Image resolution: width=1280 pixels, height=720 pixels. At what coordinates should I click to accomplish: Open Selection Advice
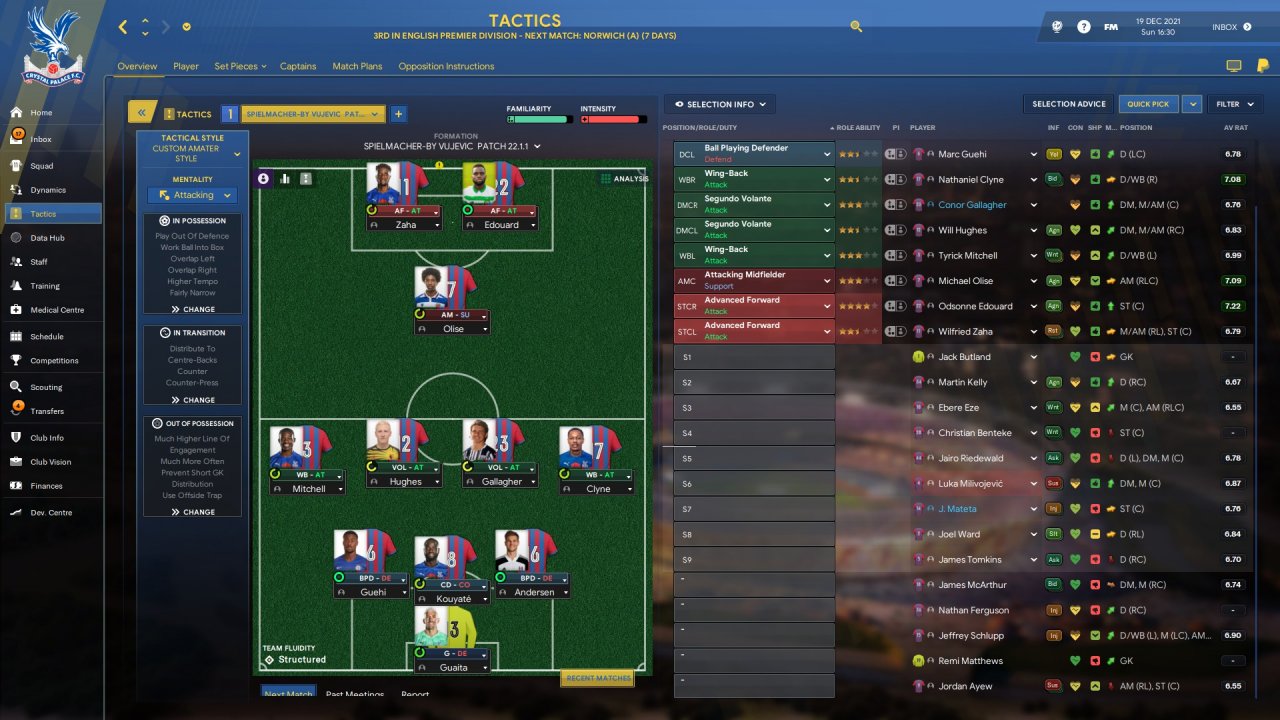click(1069, 104)
